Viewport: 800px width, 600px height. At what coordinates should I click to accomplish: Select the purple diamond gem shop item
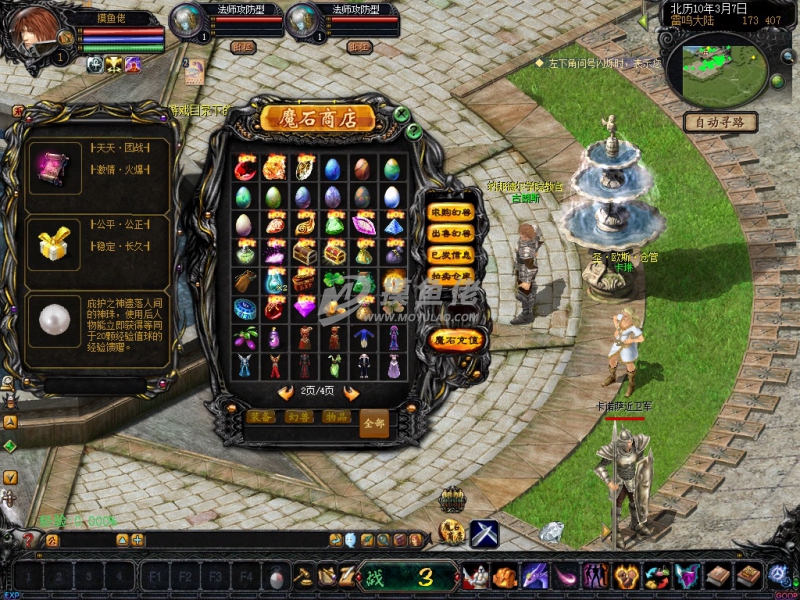[304, 309]
